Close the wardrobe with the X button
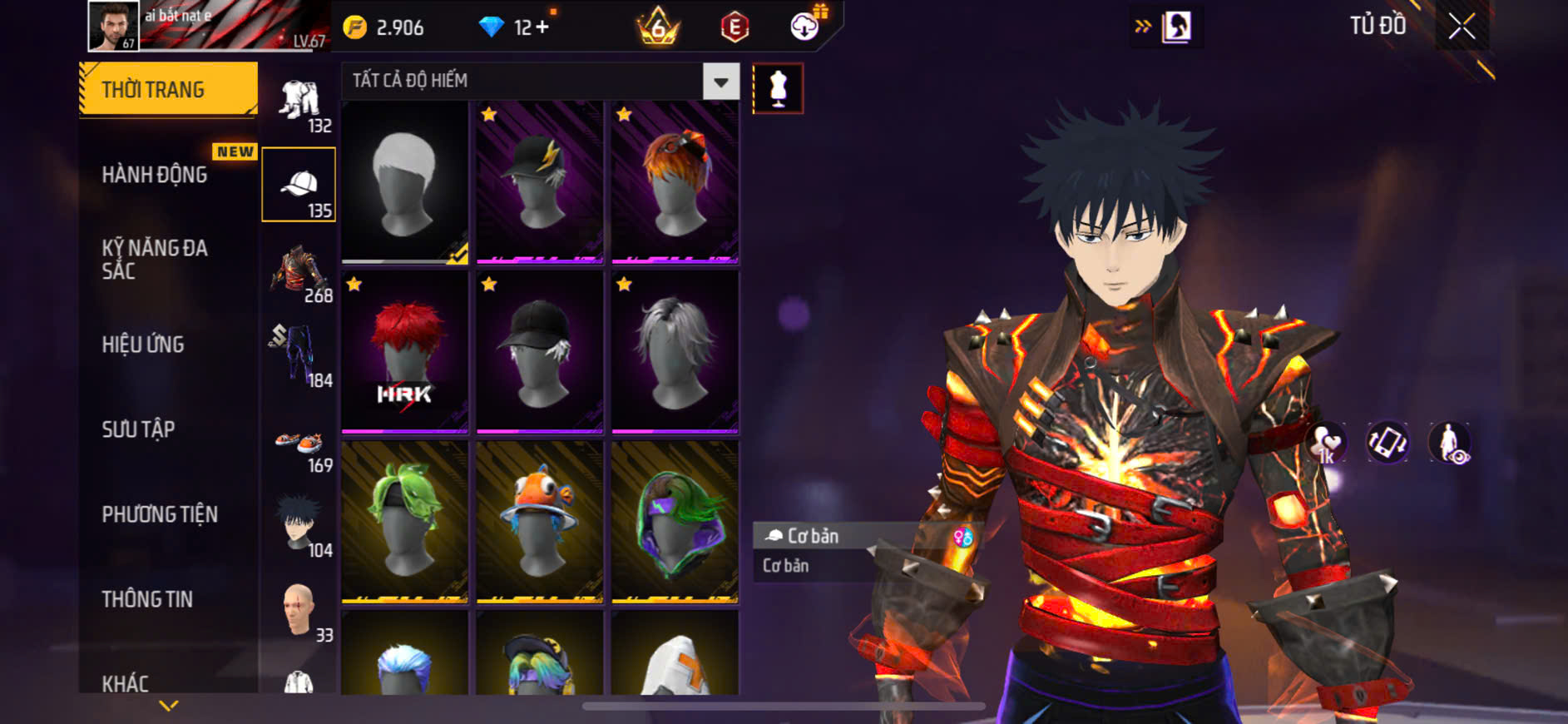The height and width of the screenshot is (724, 1568). (x=1462, y=27)
